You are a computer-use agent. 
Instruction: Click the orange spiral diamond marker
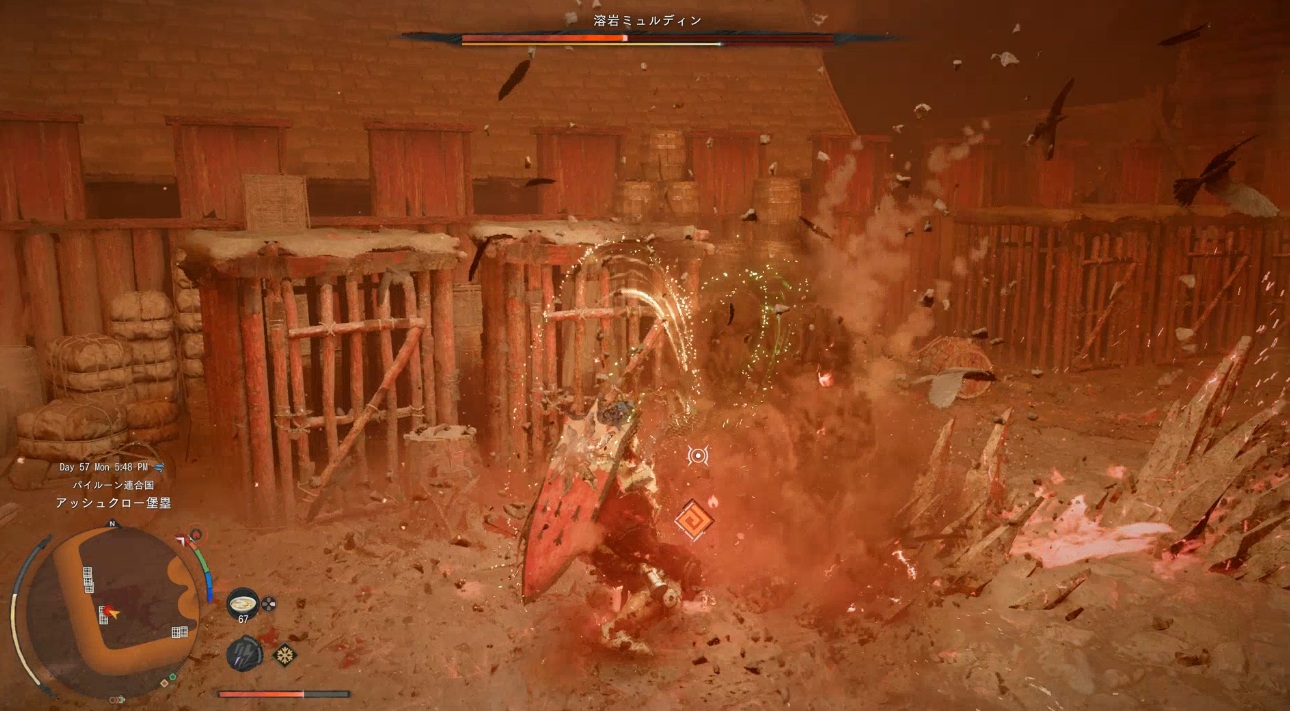[x=690, y=520]
